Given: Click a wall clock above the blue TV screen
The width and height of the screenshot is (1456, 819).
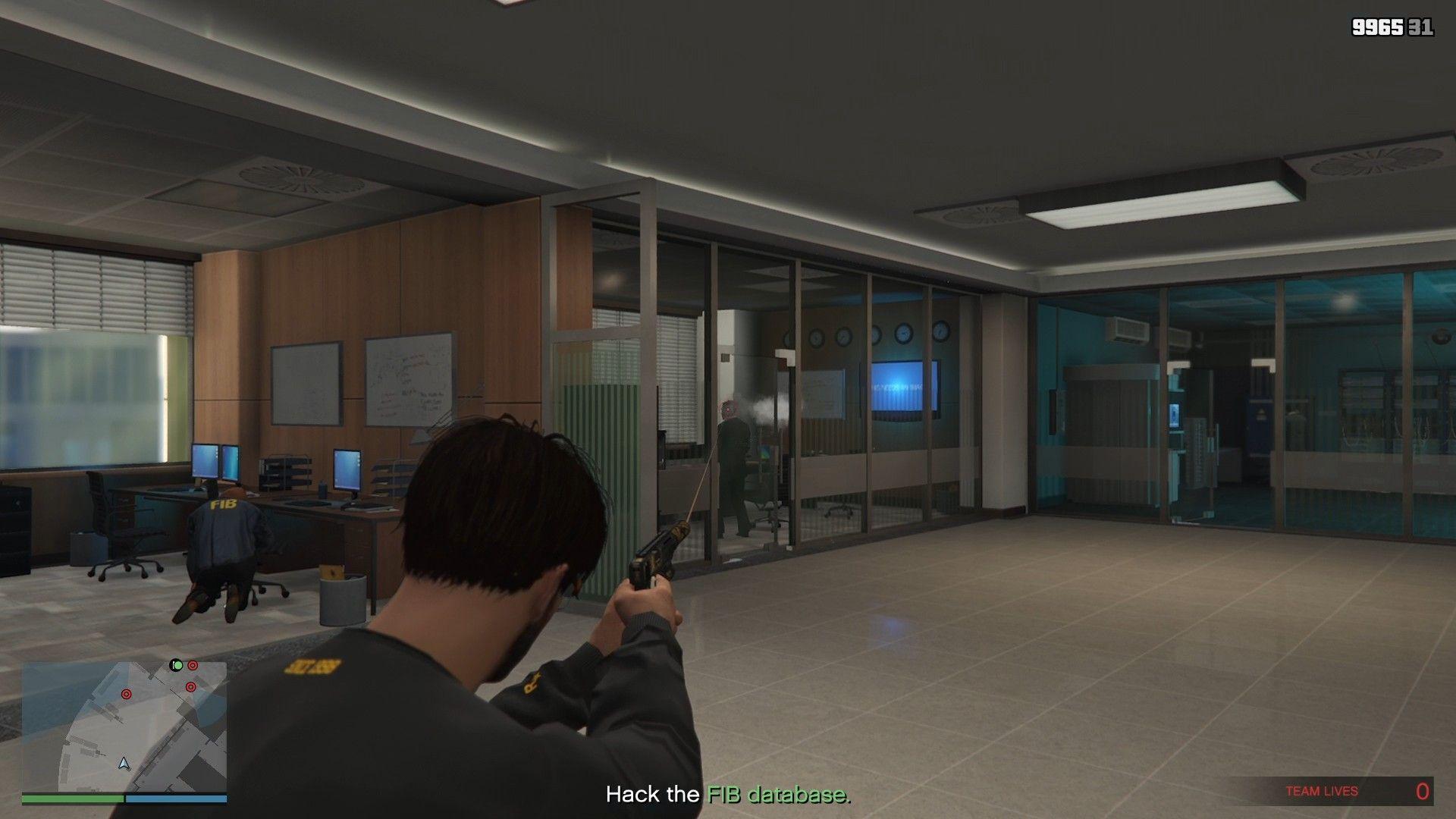Looking at the screenshot, I should click(904, 334).
